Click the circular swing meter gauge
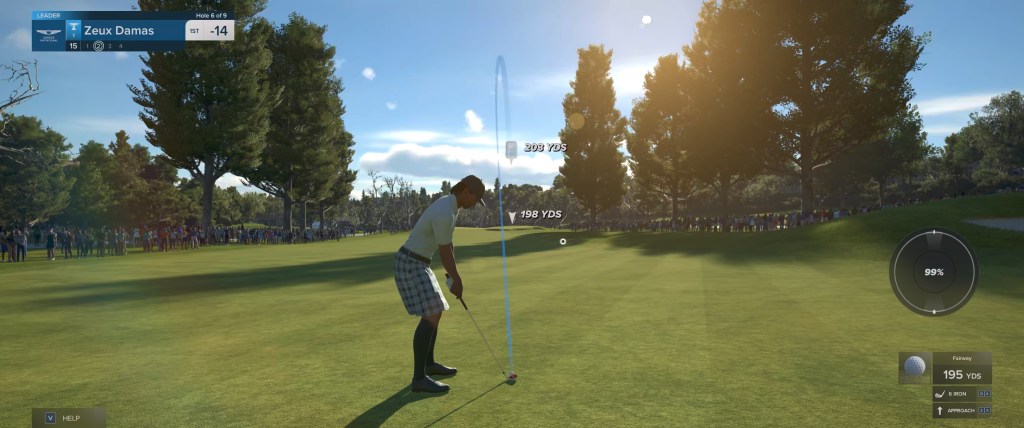 coord(933,272)
